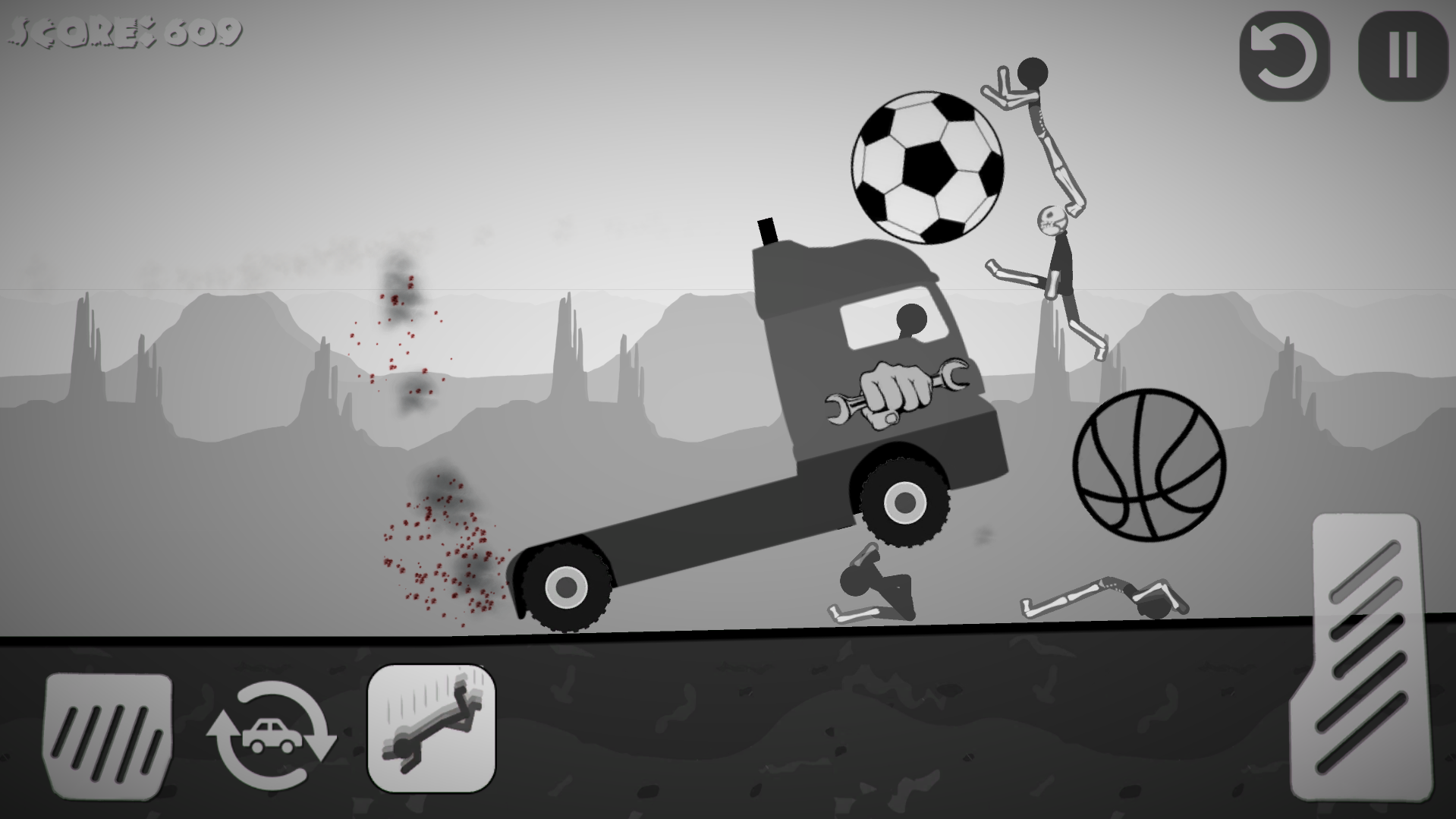Click the soccer ball in the air
This screenshot has height=819, width=1456.
[927, 167]
